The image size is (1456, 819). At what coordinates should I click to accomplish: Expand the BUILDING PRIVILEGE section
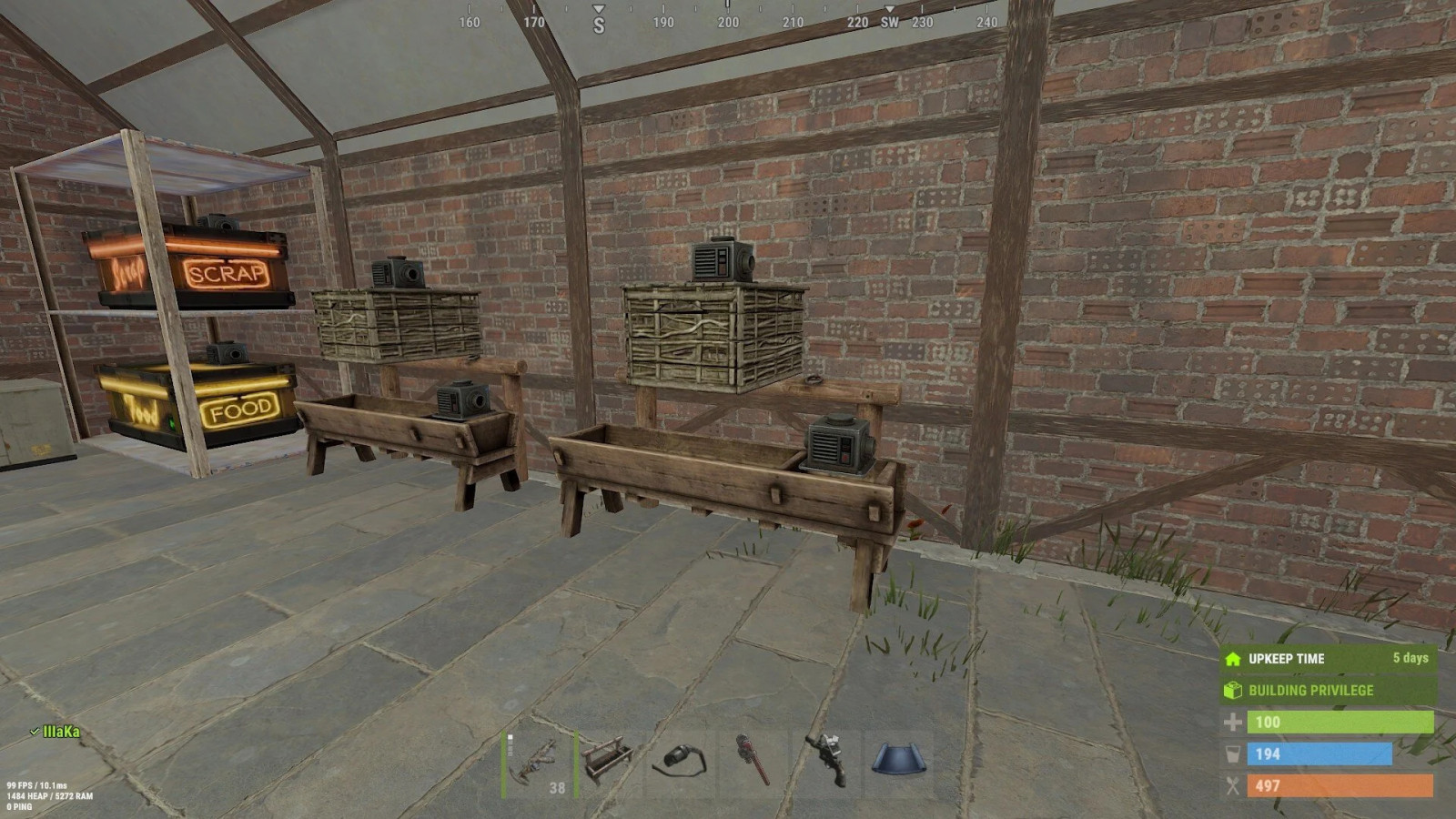[1310, 691]
